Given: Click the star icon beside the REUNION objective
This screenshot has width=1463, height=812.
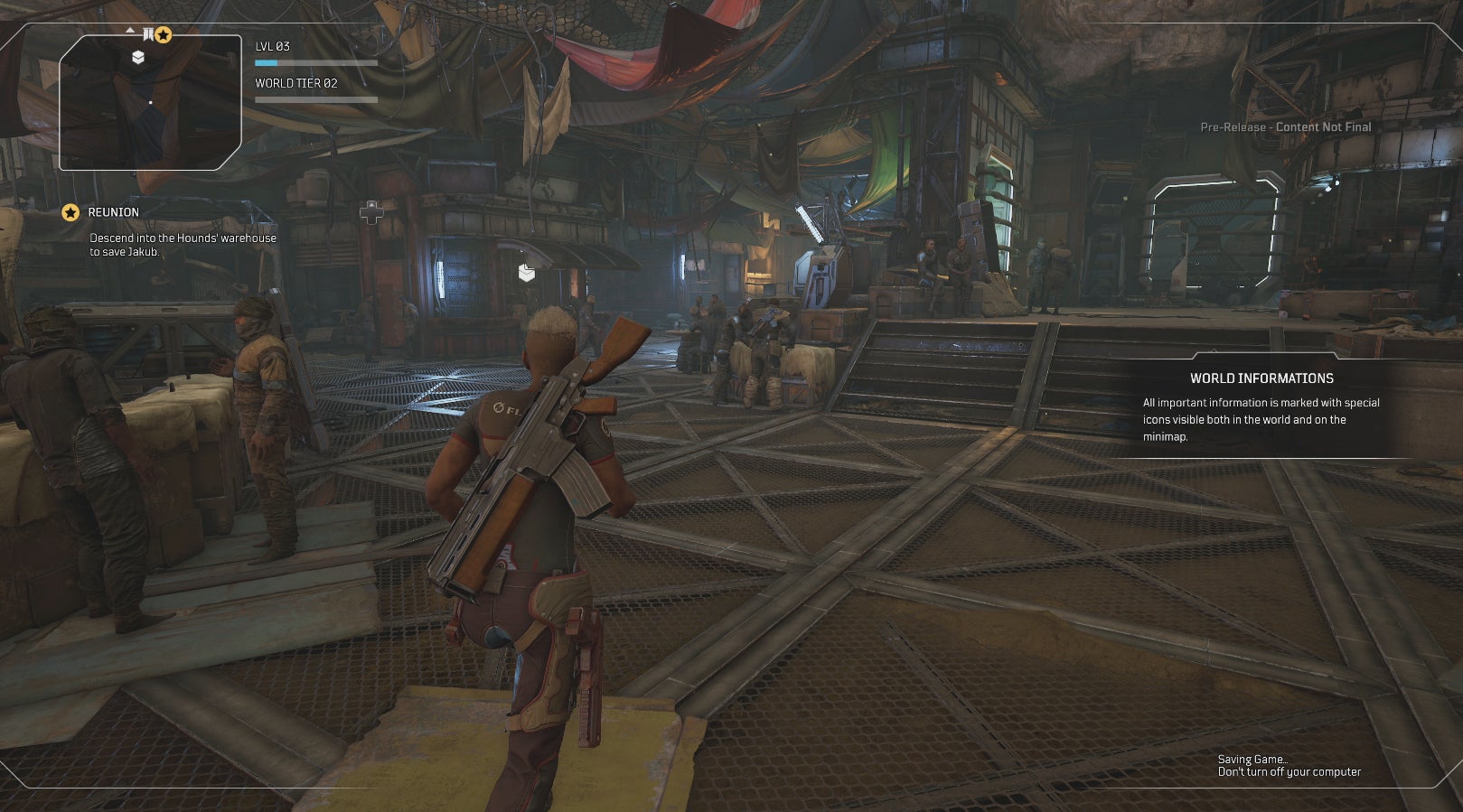Looking at the screenshot, I should tap(70, 214).
